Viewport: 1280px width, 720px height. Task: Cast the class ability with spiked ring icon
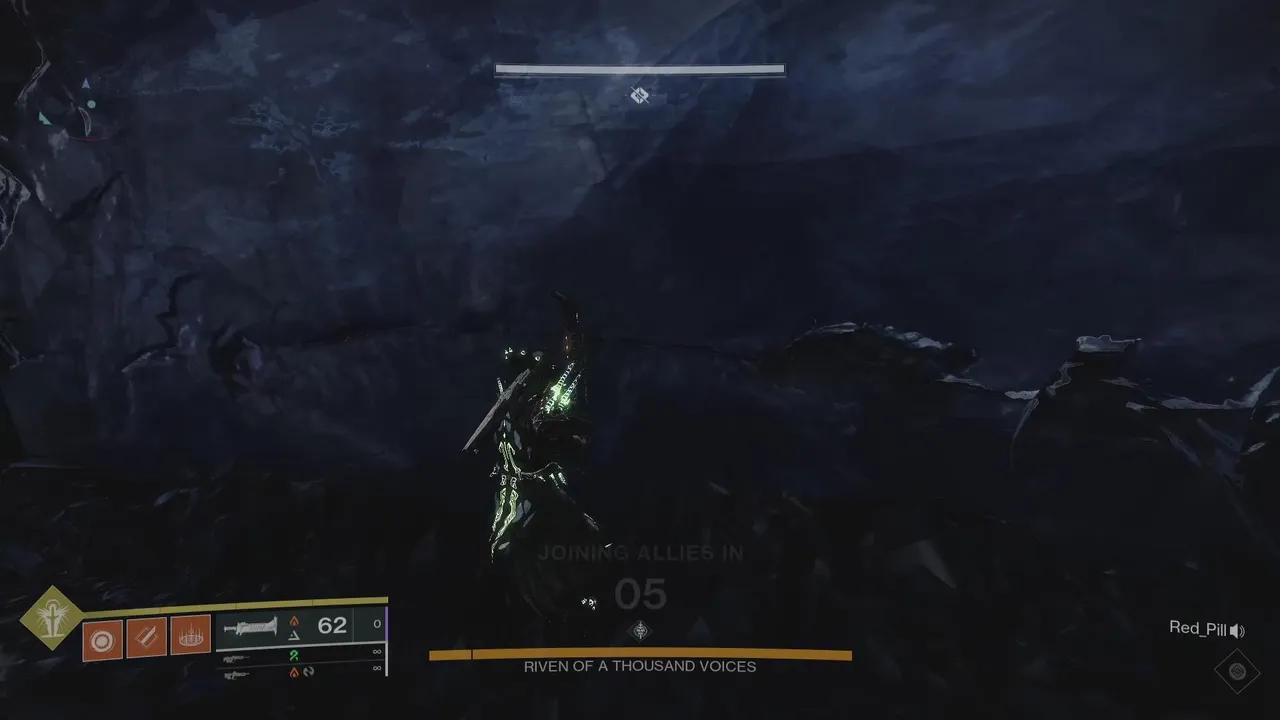click(190, 635)
